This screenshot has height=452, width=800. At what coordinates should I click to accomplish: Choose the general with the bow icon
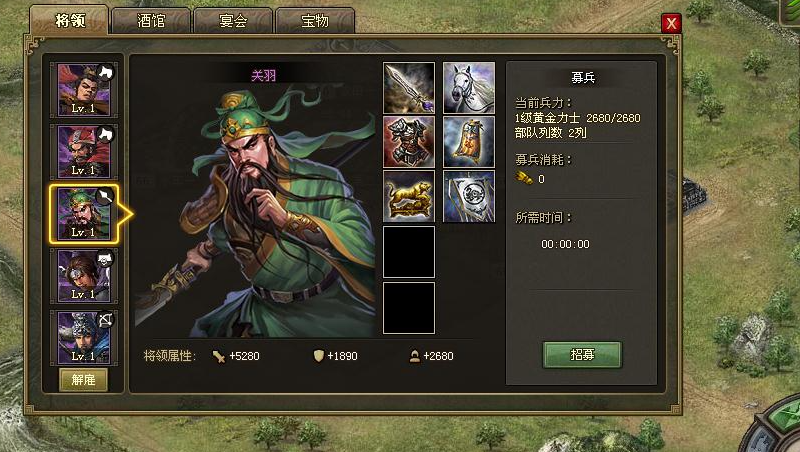[x=85, y=336]
